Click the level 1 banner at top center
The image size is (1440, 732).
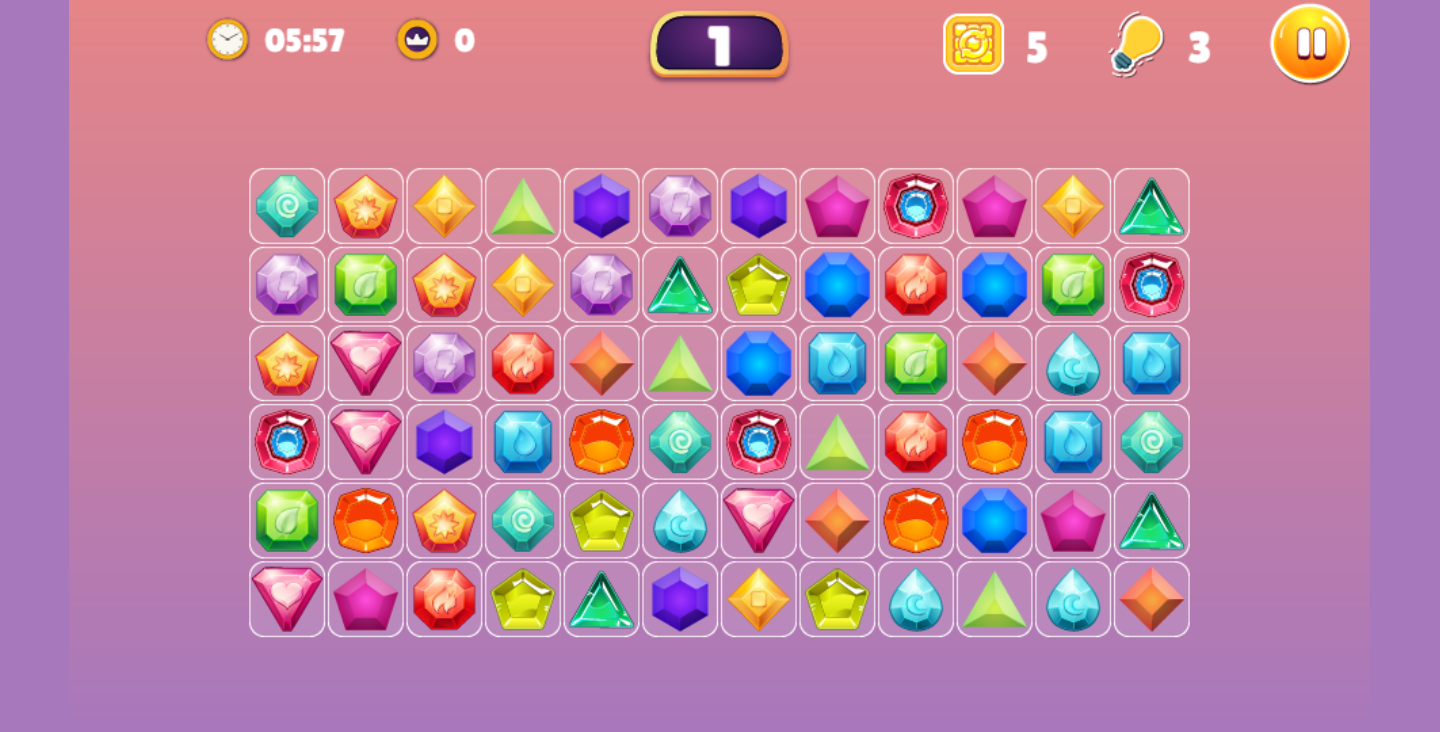(x=718, y=44)
